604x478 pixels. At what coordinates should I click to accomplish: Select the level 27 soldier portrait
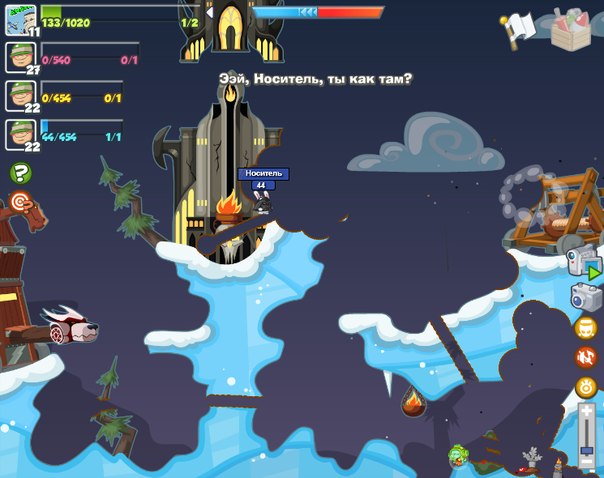[20, 56]
